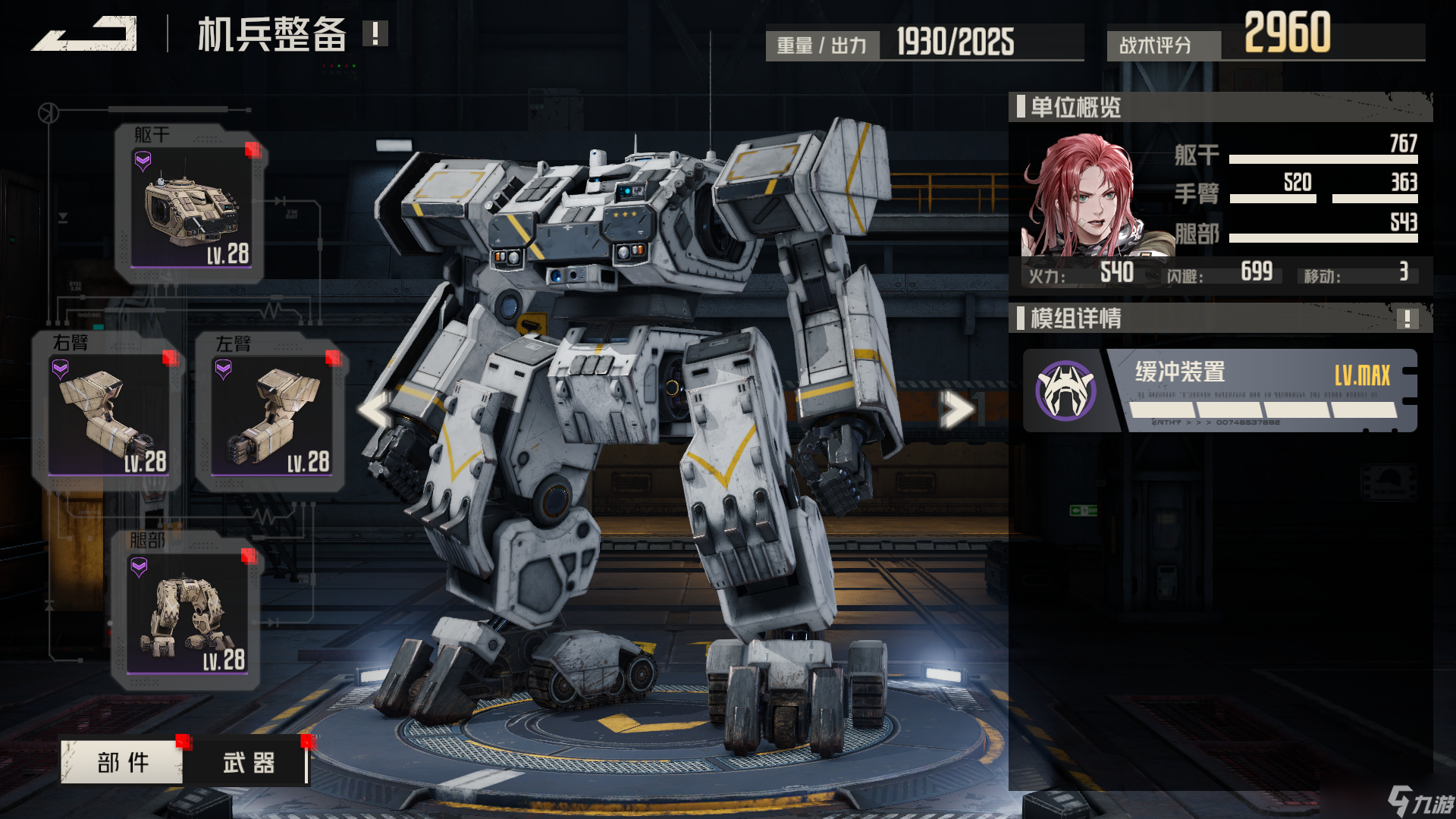Open info icon beside 机兵整备 title

coord(375,33)
